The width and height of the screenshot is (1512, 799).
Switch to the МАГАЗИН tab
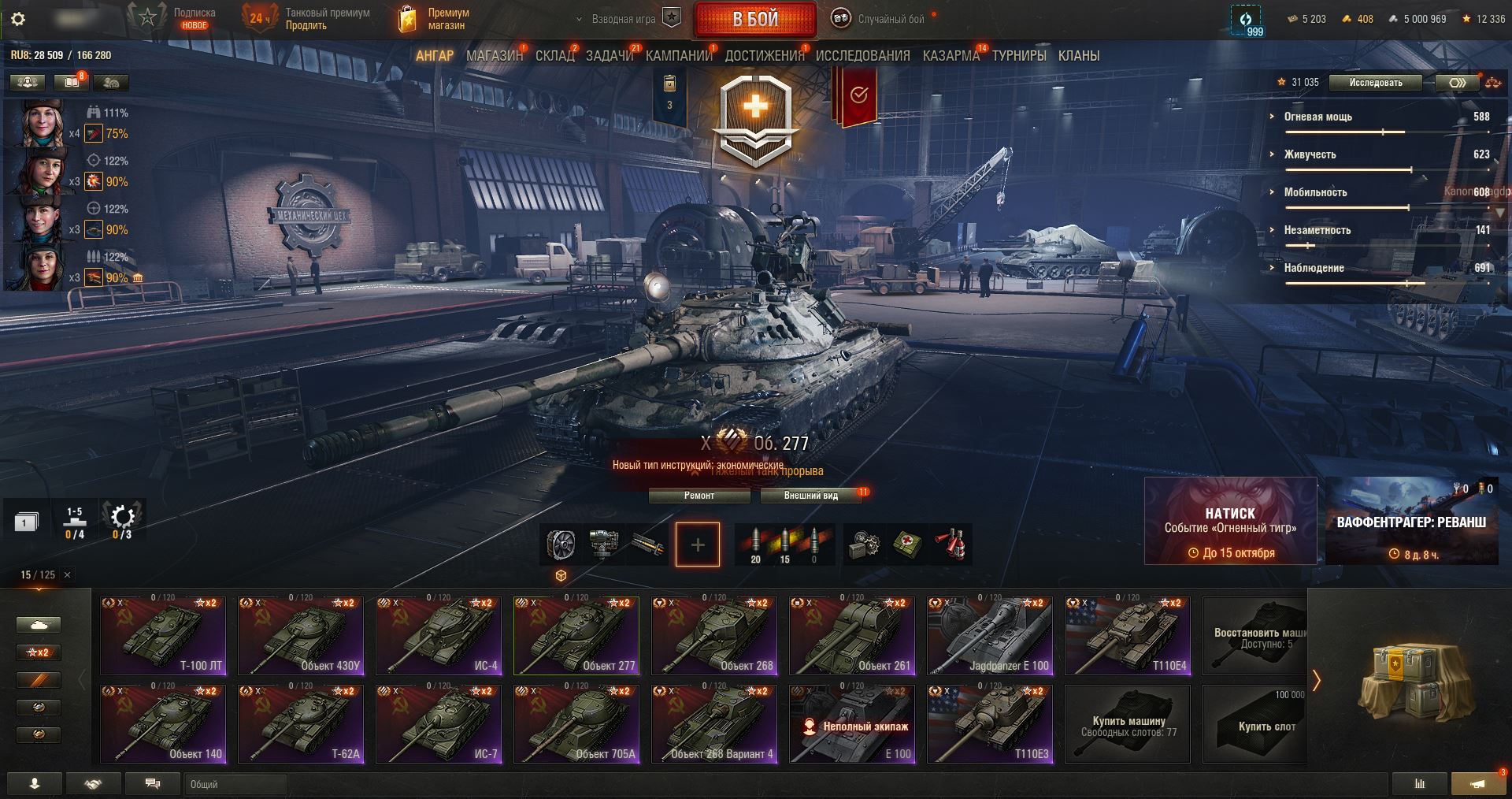point(494,56)
